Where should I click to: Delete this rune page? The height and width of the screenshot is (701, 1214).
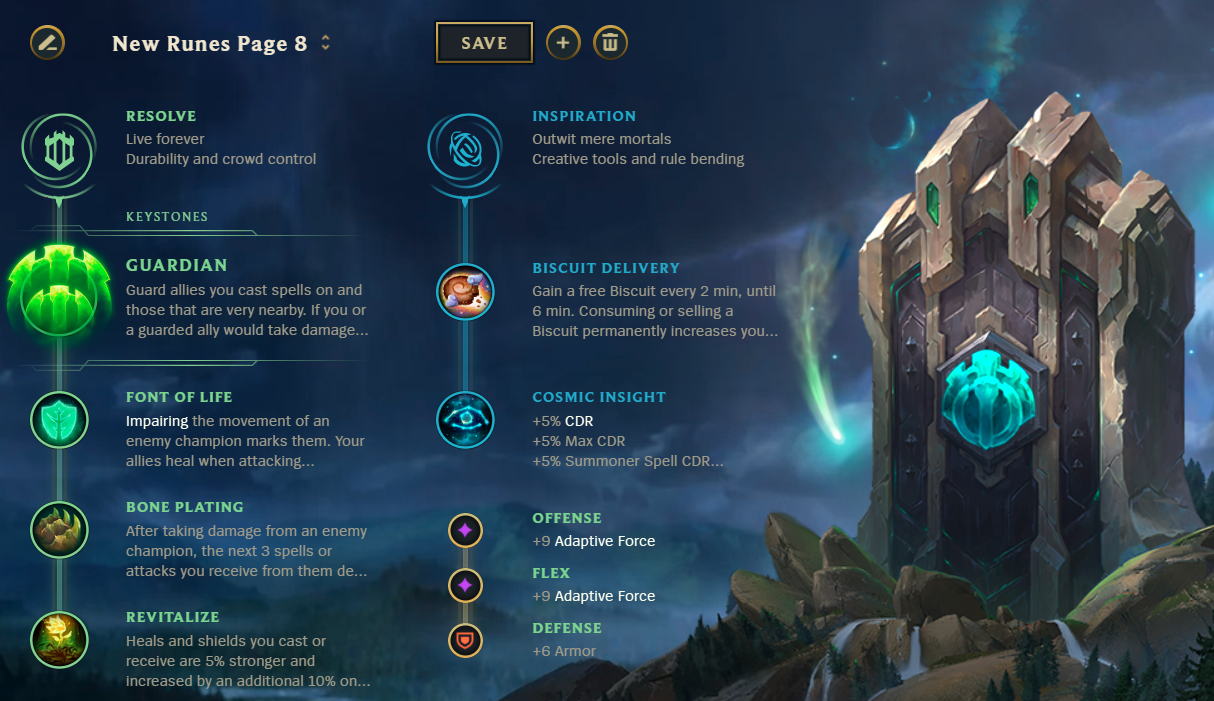click(610, 43)
